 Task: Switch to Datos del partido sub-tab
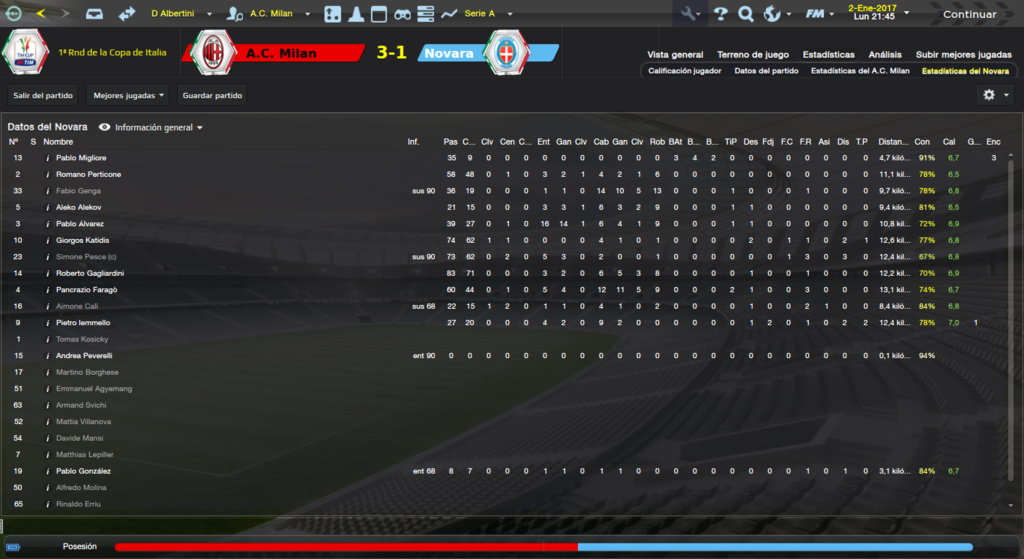766,71
